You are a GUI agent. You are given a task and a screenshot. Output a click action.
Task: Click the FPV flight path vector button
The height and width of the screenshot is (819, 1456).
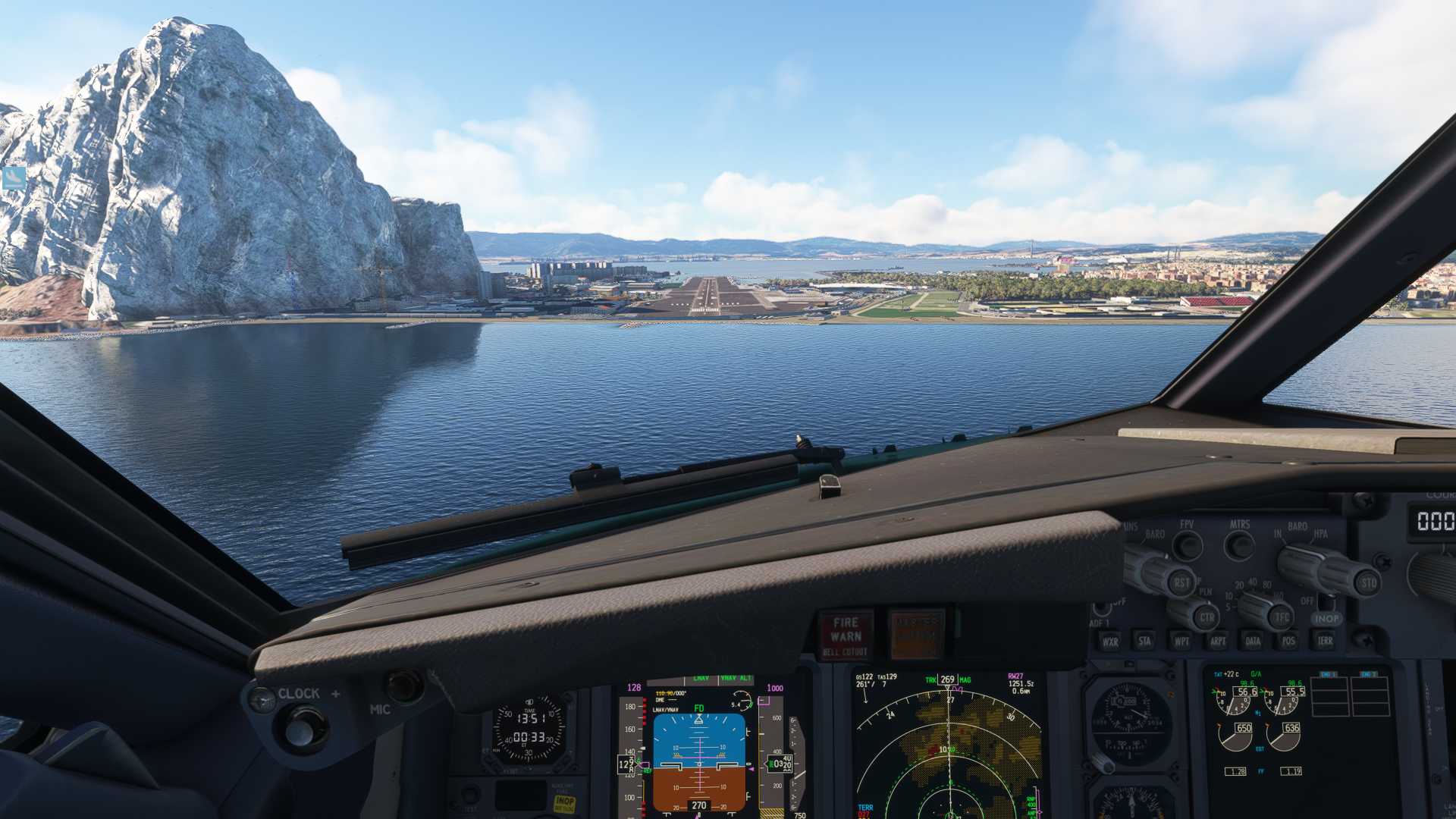[x=1188, y=545]
